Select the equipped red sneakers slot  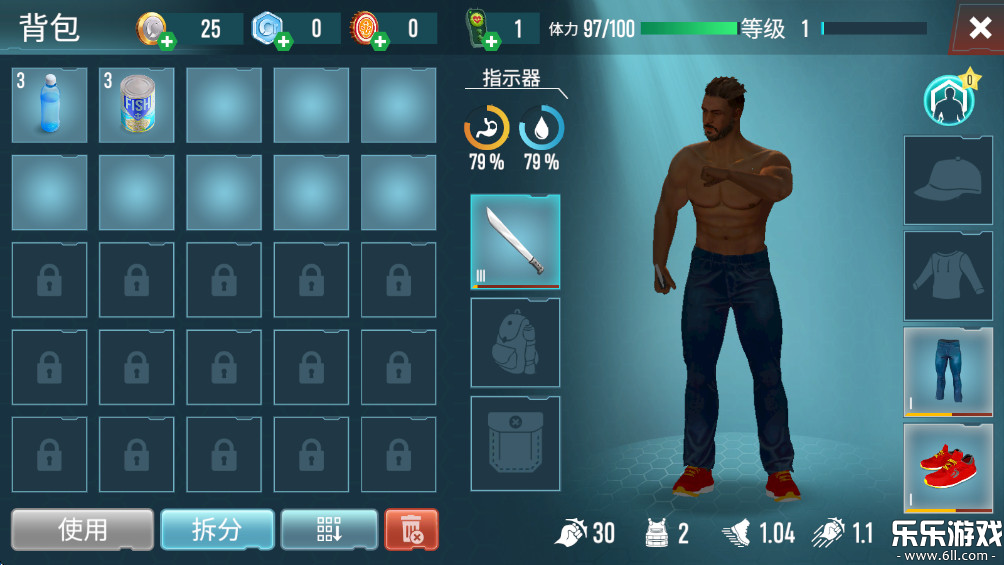(x=948, y=467)
